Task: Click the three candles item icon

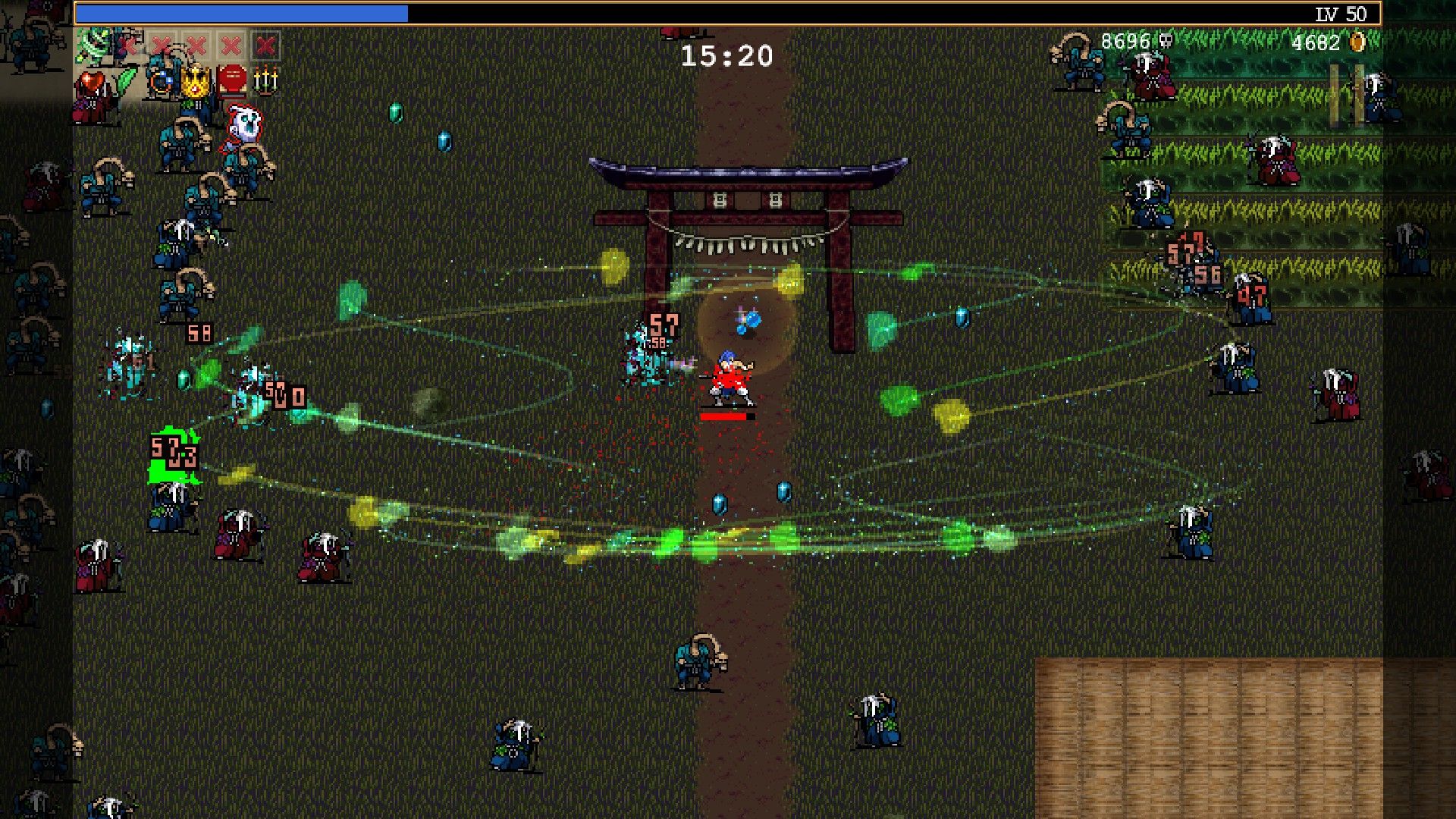Action: click(266, 78)
